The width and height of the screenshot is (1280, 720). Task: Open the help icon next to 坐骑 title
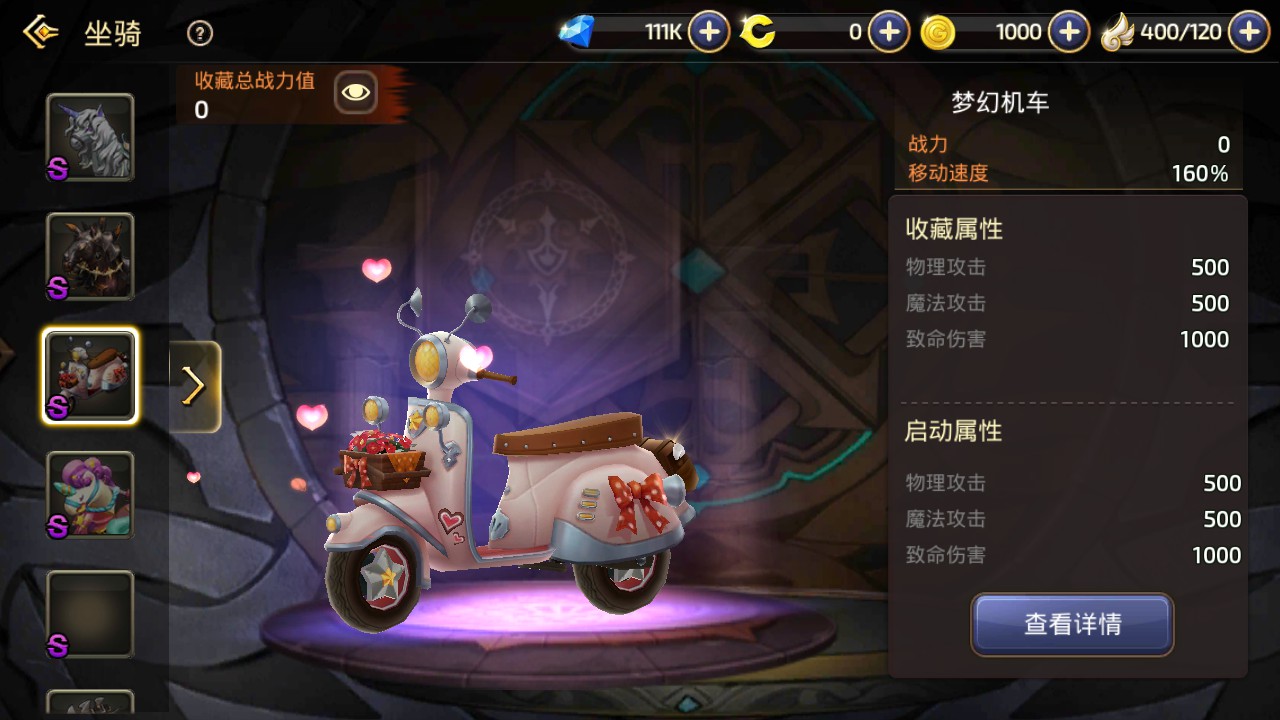pos(199,33)
